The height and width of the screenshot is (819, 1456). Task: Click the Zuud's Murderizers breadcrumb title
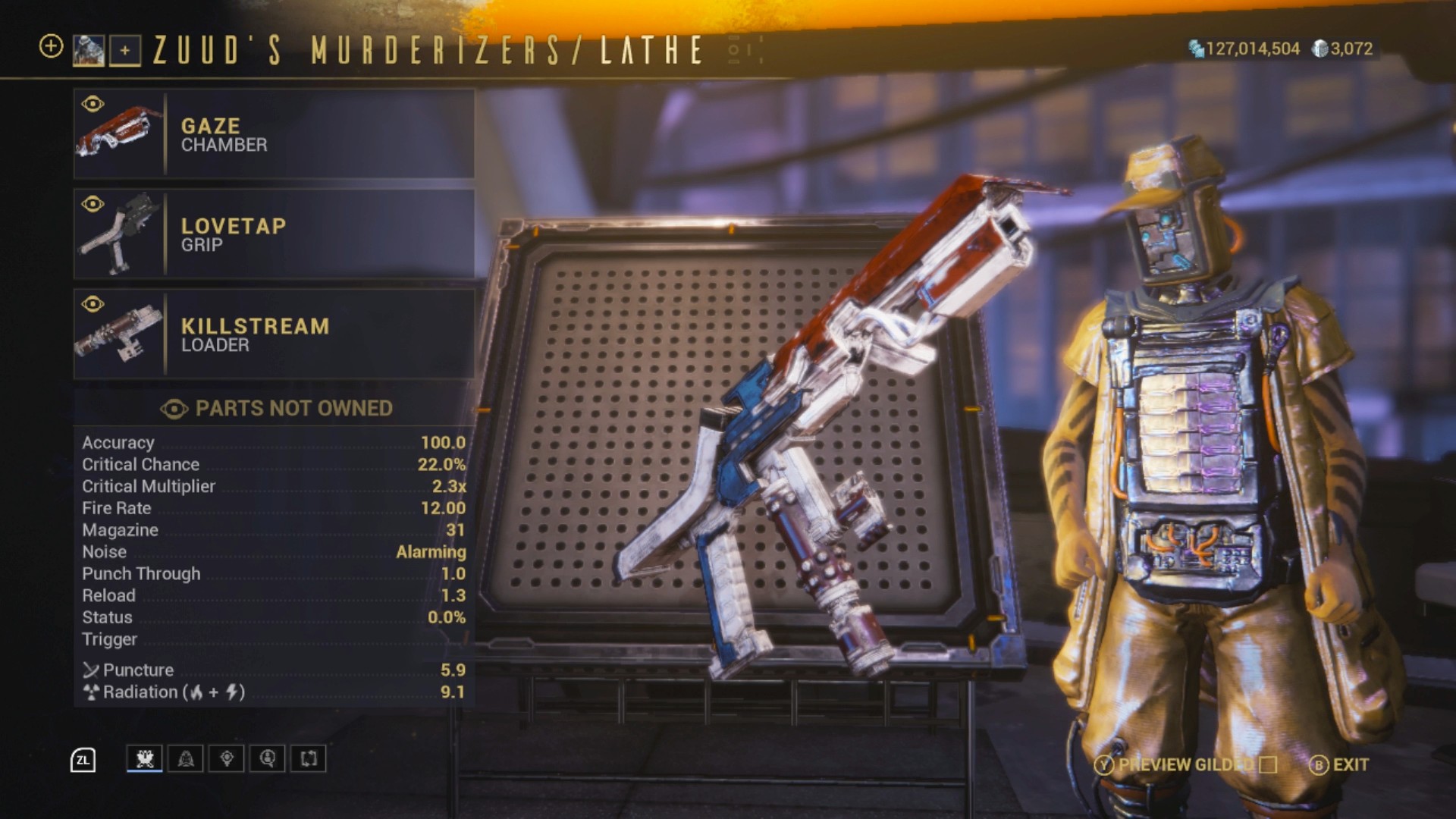pyautogui.click(x=356, y=51)
